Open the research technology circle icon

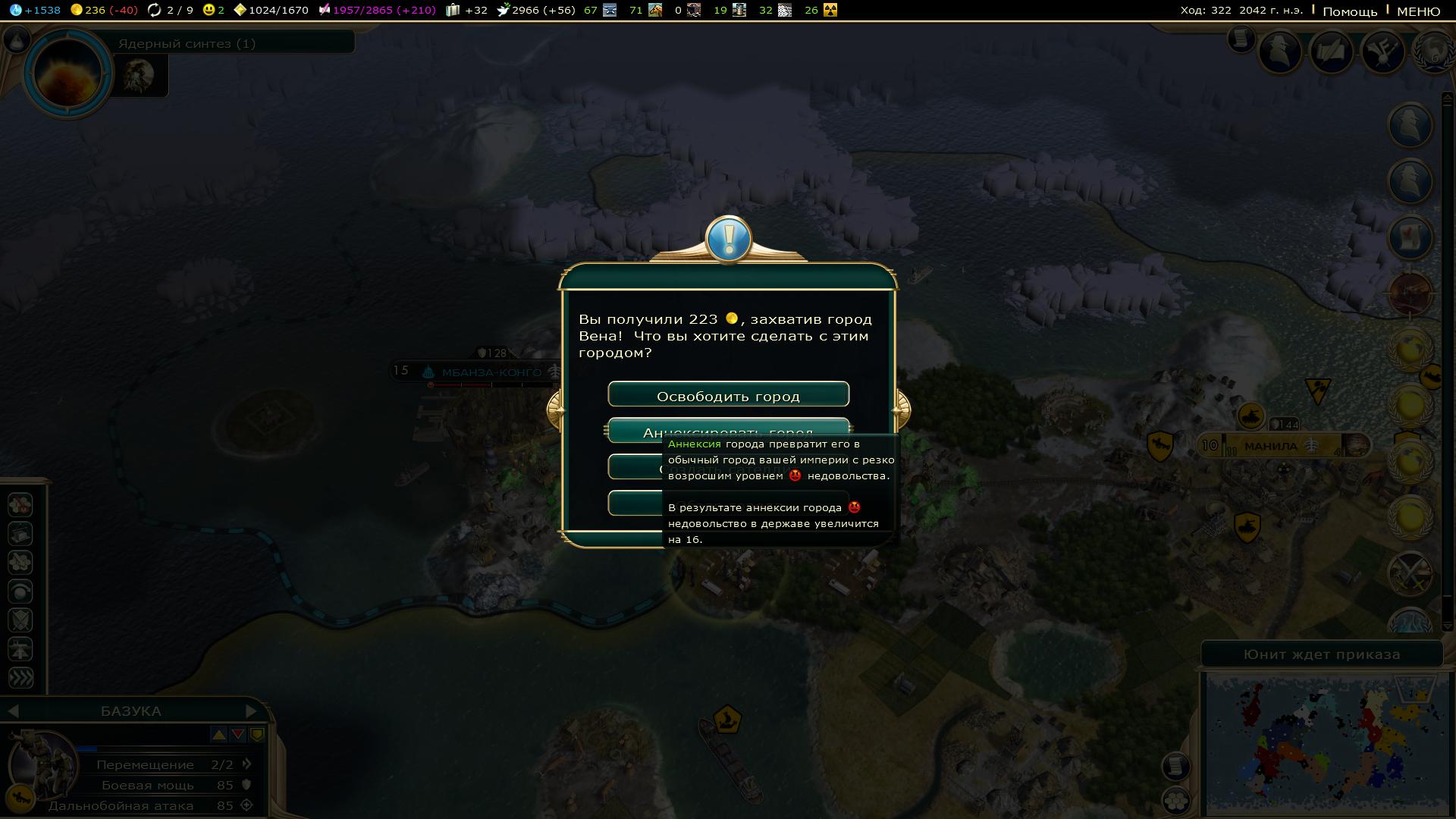pyautogui.click(x=67, y=73)
